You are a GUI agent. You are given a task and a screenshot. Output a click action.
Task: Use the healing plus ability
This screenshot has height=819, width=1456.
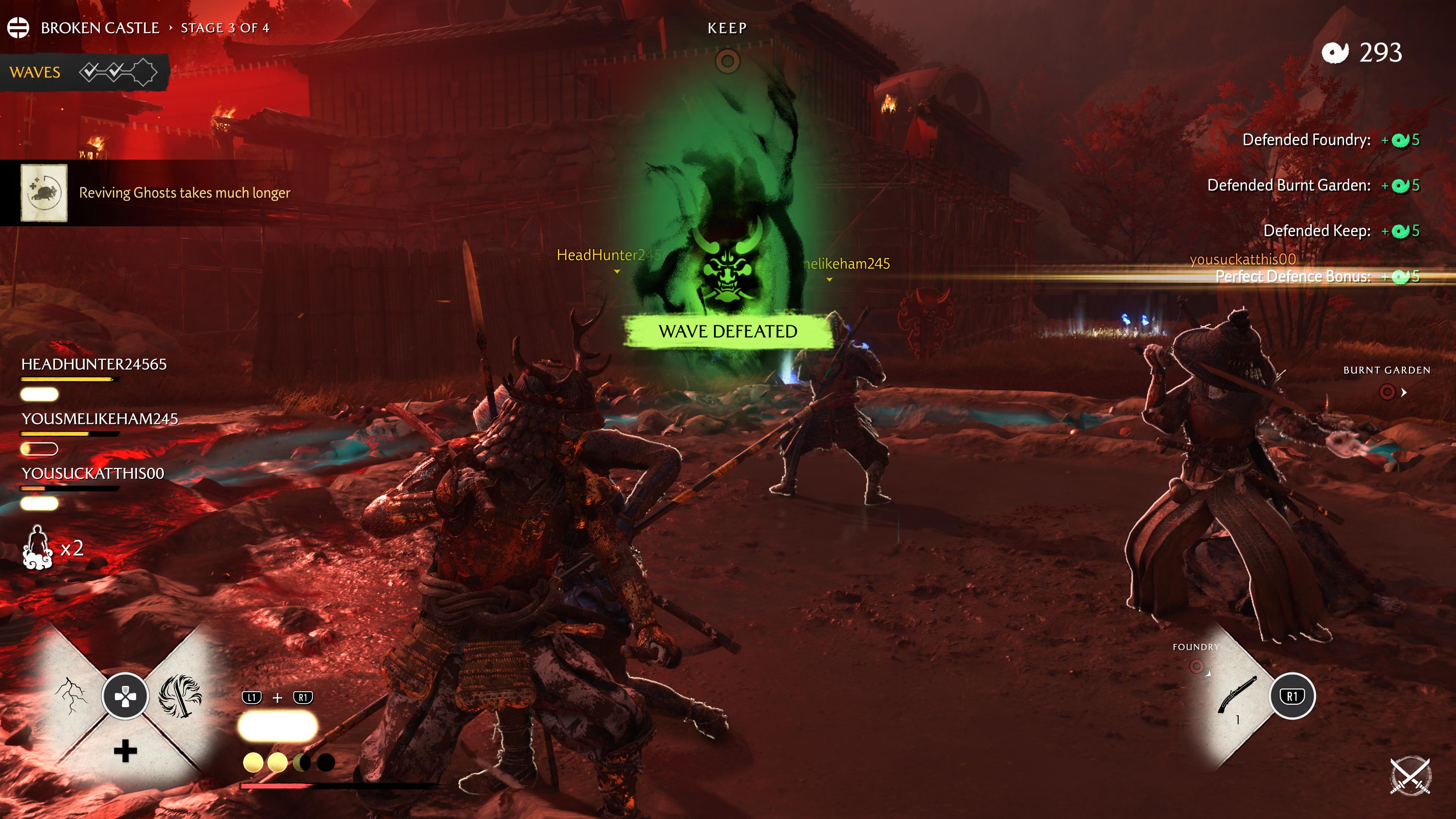point(125,751)
